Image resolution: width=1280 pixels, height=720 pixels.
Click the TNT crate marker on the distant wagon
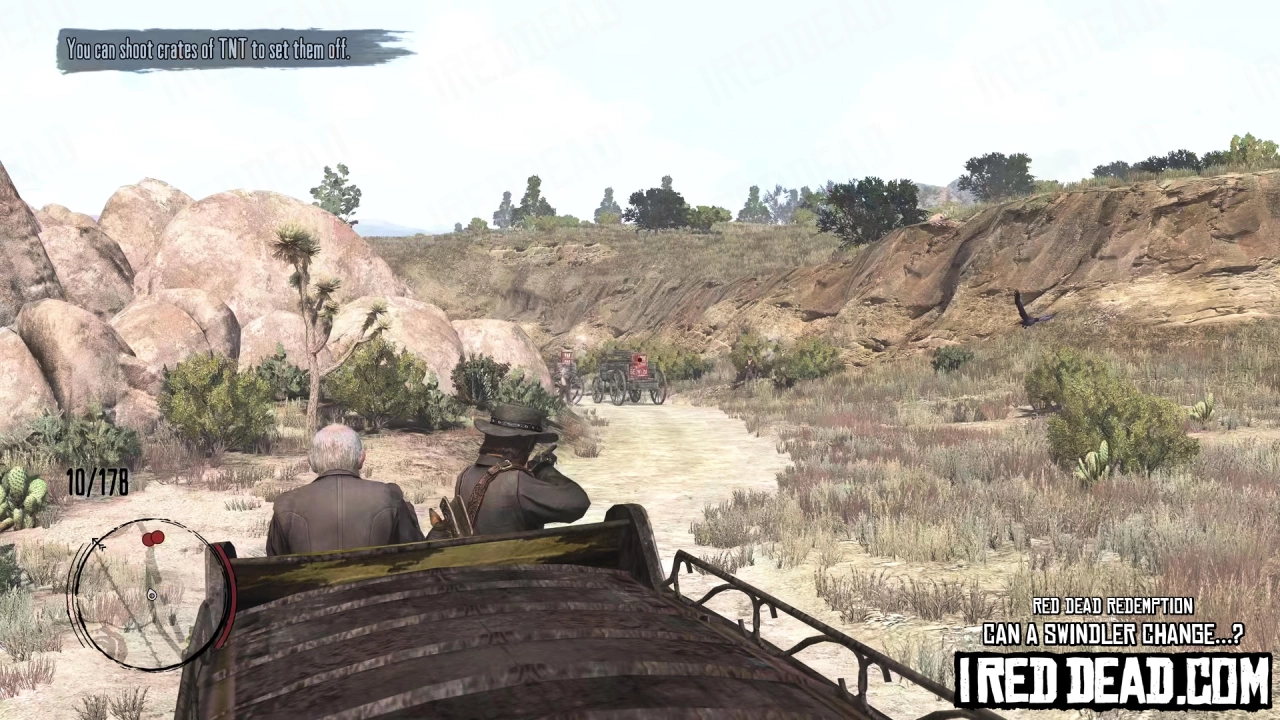[x=639, y=360]
